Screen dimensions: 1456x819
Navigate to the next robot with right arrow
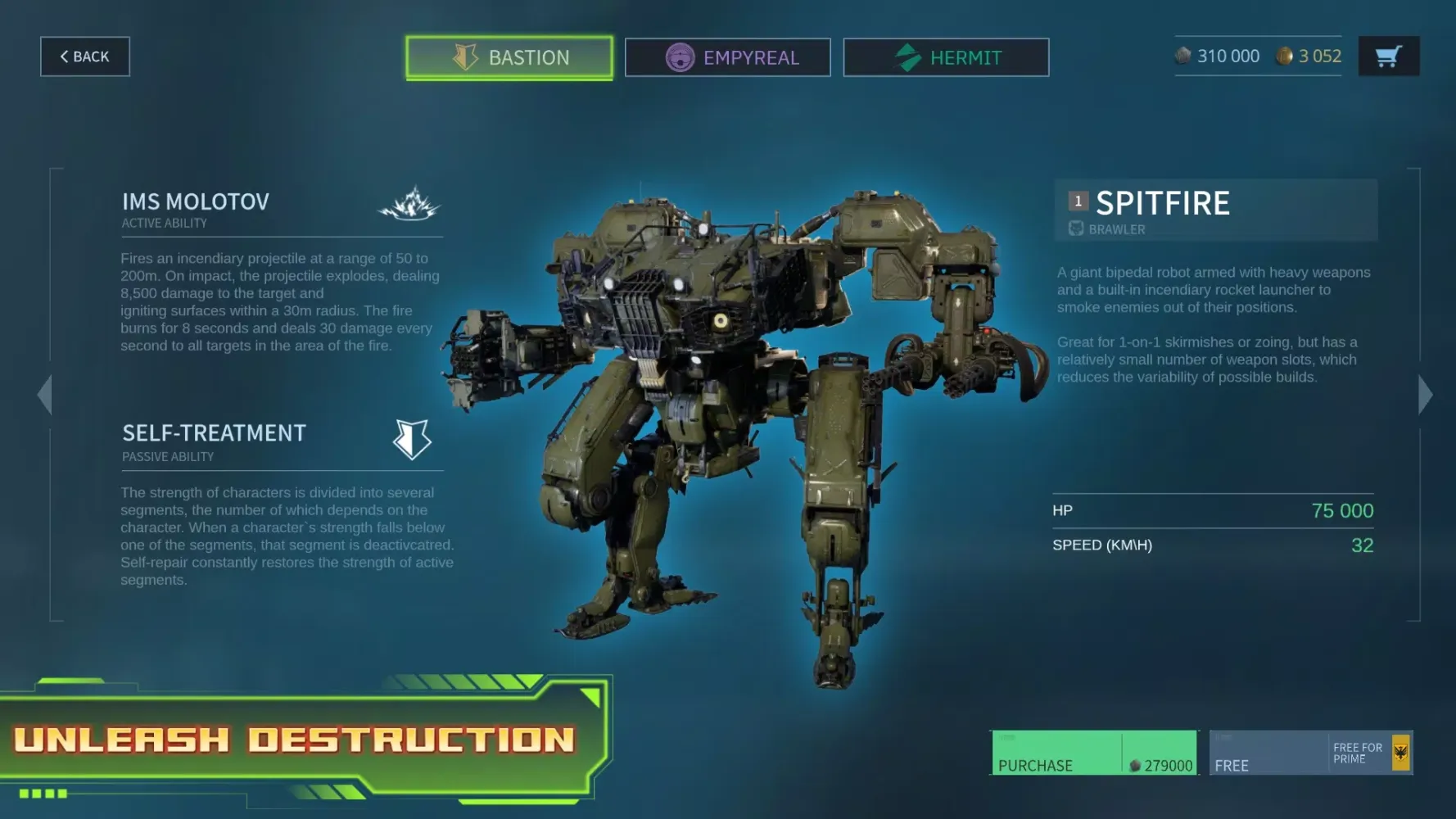click(1422, 395)
